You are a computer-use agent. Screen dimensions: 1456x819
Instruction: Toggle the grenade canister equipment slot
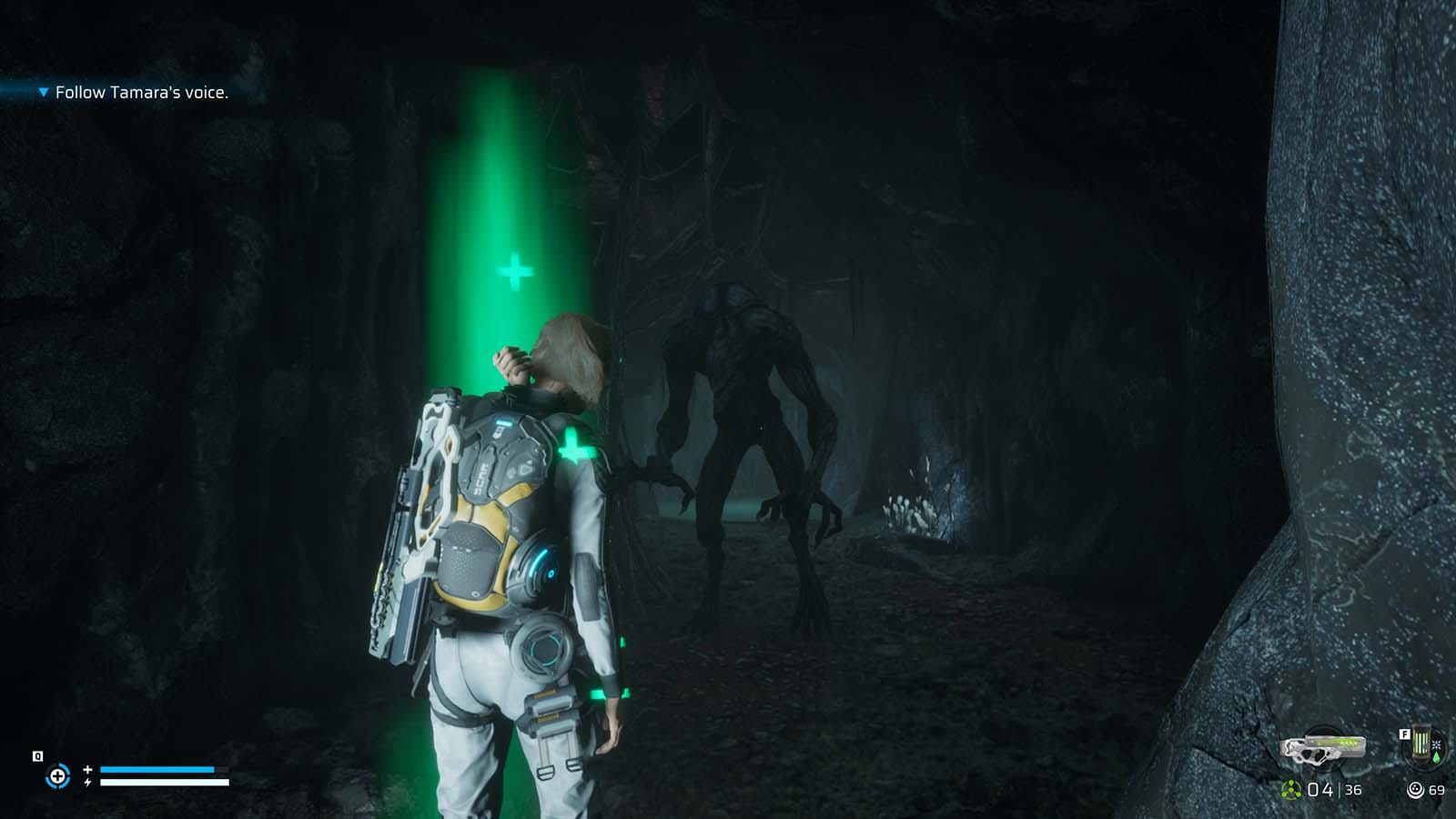tap(1422, 742)
